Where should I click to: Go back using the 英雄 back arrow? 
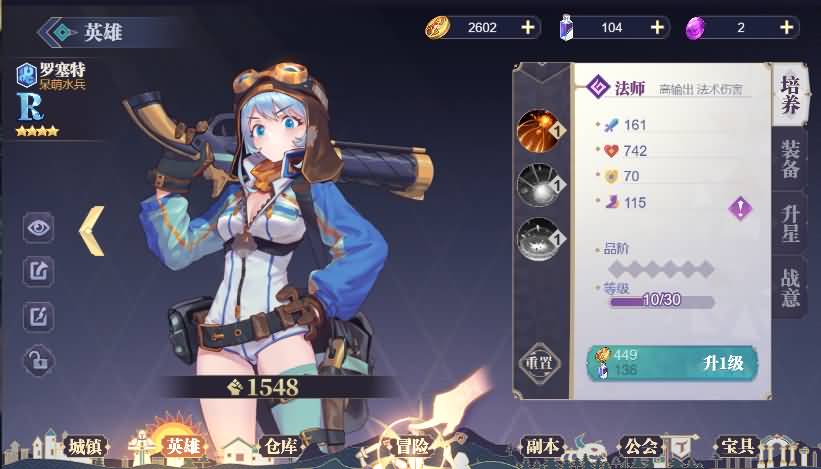(62, 31)
